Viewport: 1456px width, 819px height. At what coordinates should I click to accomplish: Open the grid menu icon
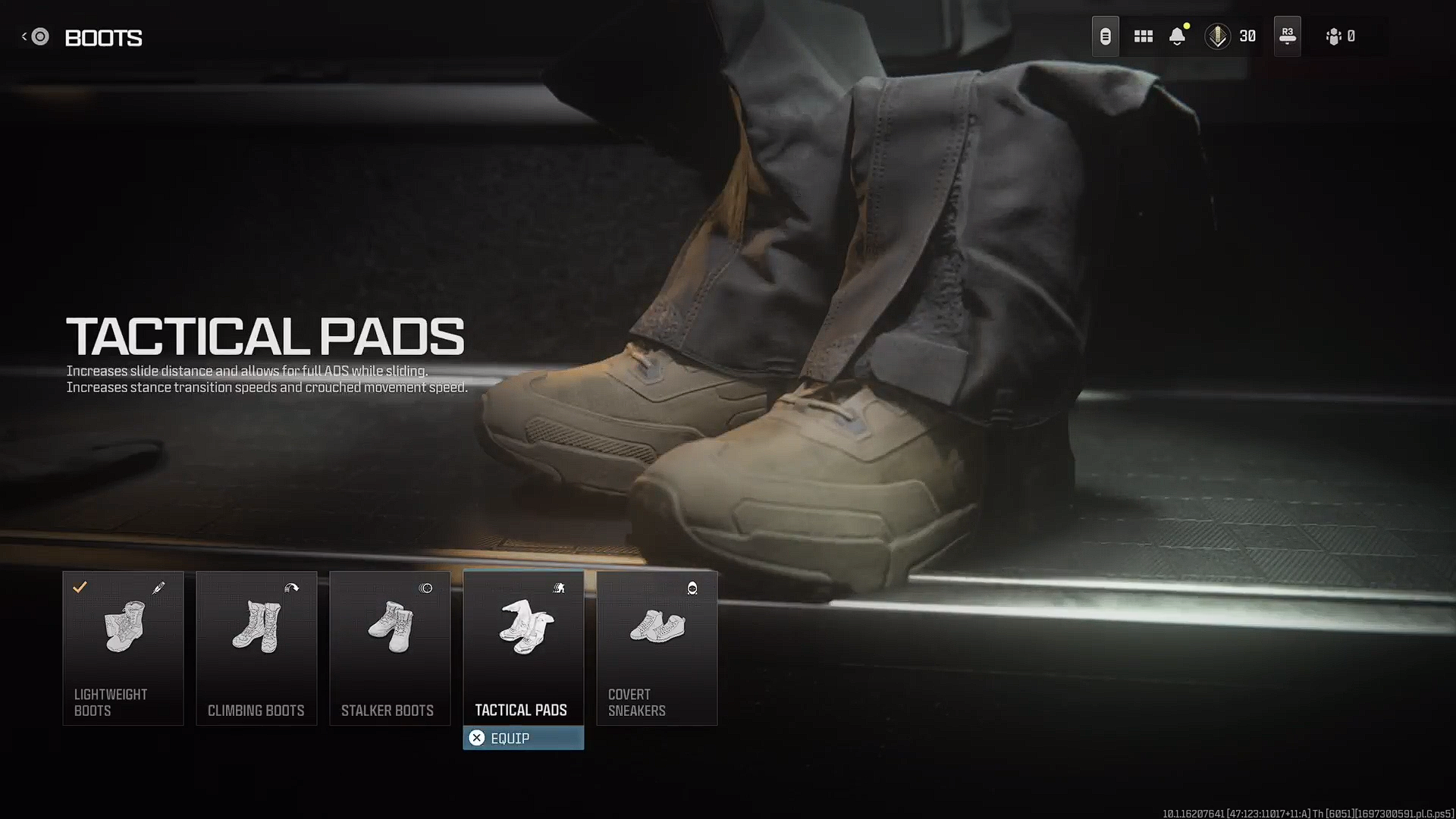[1143, 36]
